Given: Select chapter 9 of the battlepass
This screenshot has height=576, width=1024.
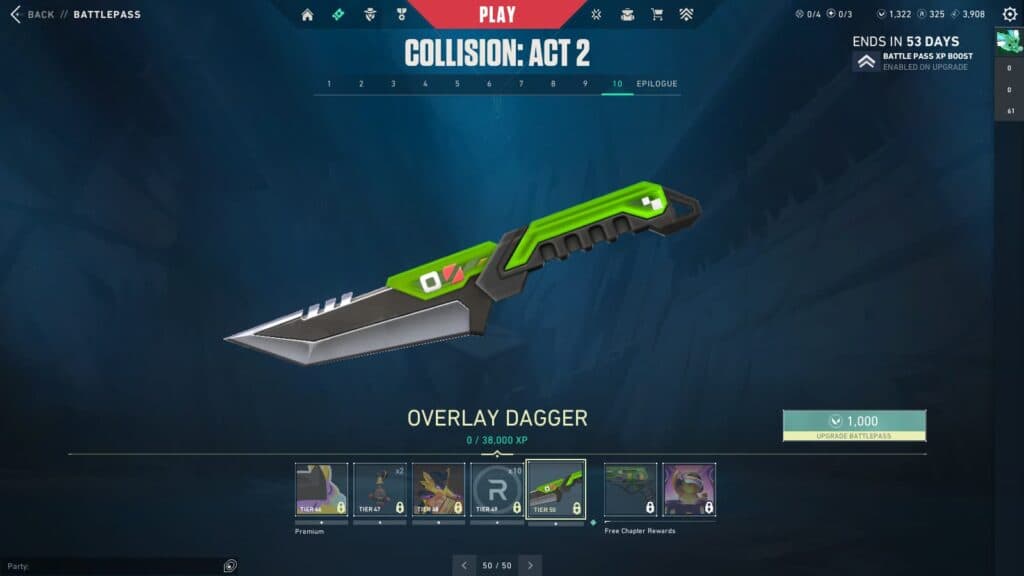Looking at the screenshot, I should 585,84.
